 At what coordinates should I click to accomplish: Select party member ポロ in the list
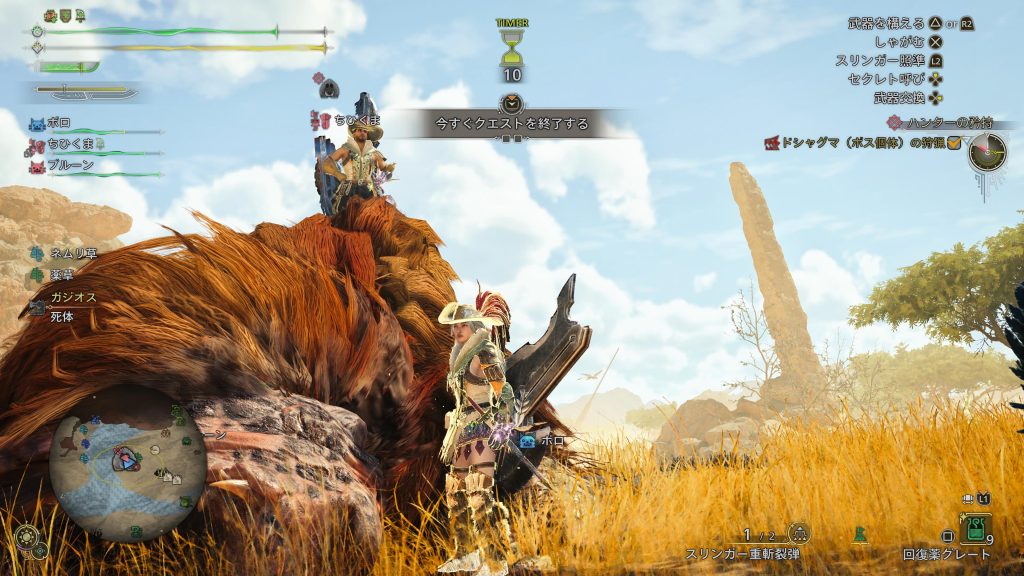pyautogui.click(x=60, y=124)
